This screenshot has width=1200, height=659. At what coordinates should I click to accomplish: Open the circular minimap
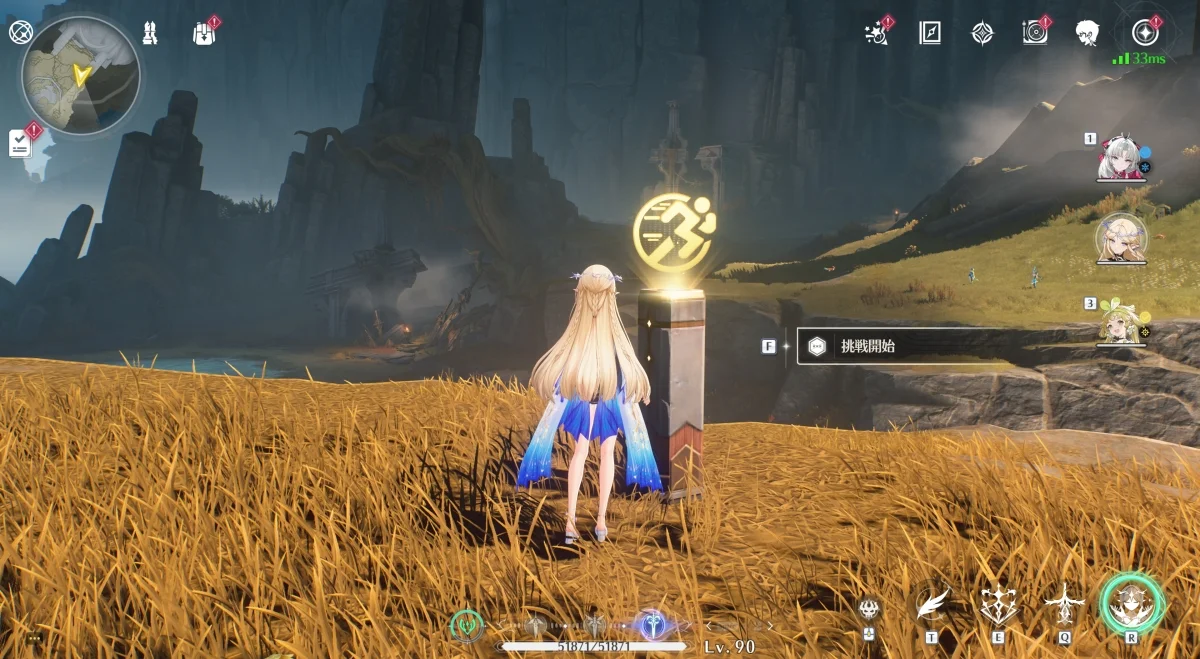80,76
